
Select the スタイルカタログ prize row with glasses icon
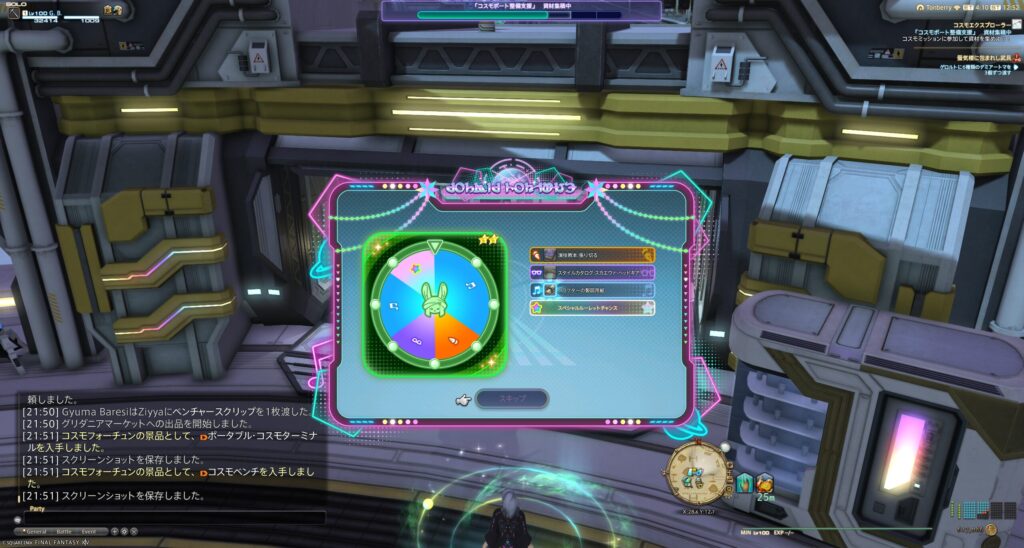(592, 272)
